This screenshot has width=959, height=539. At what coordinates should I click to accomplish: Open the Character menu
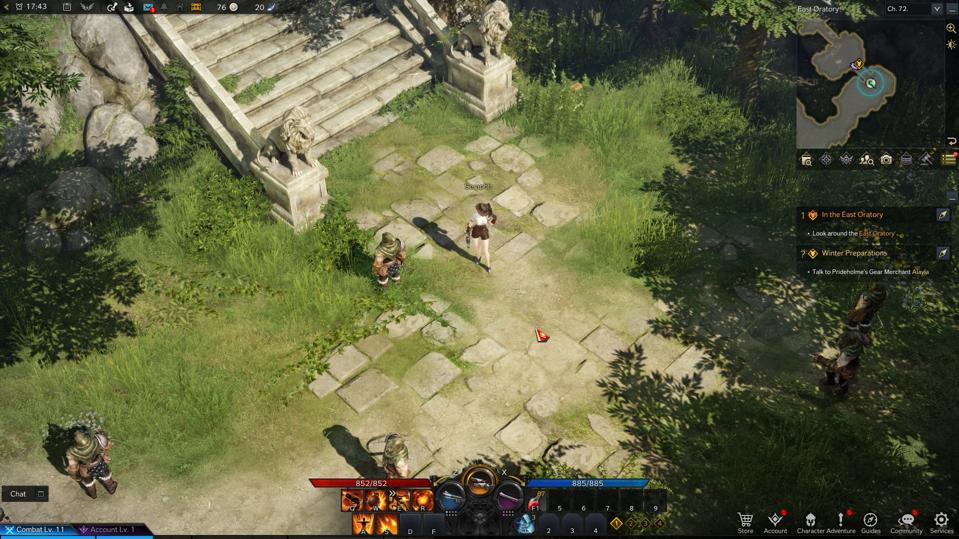810,521
